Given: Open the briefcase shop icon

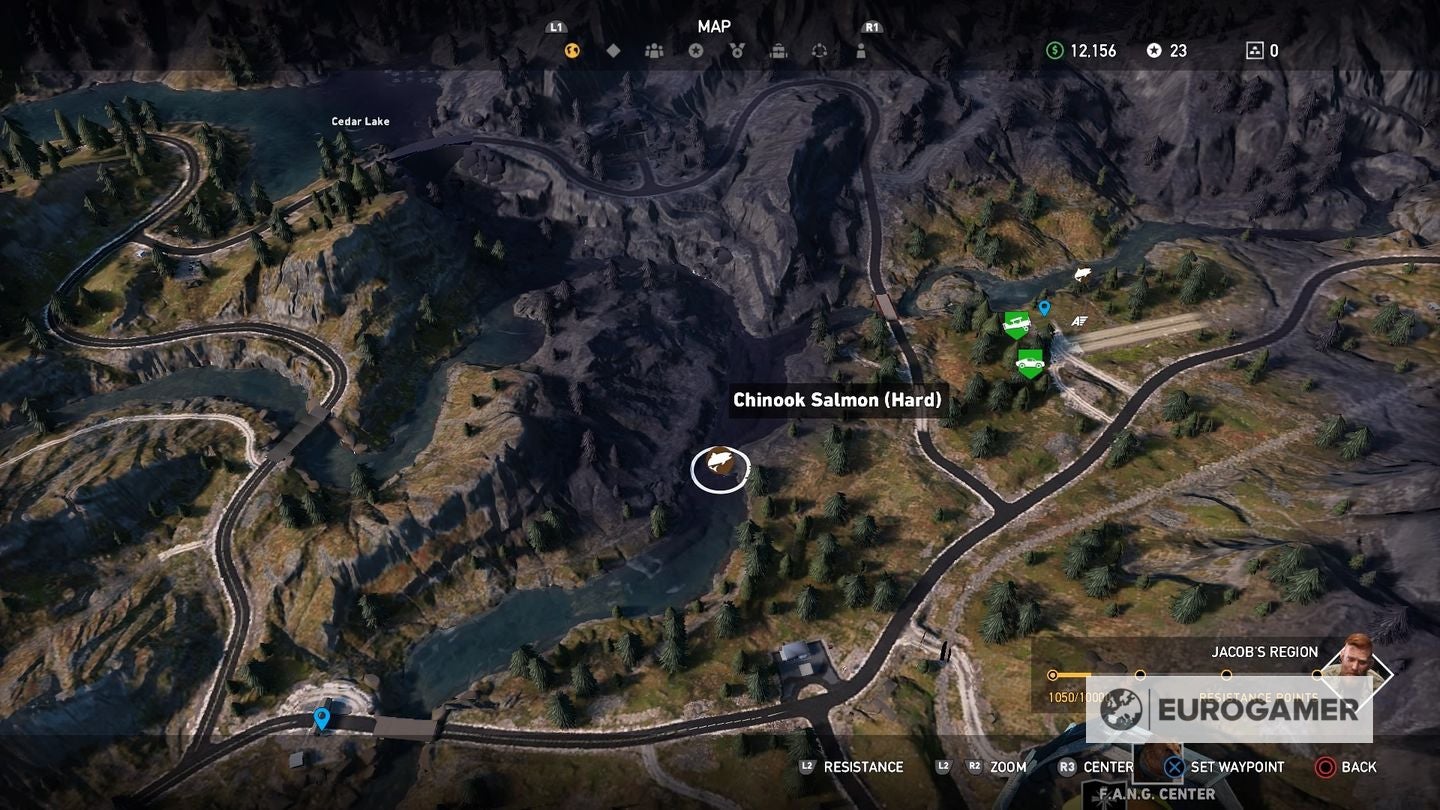Looking at the screenshot, I should tap(779, 50).
